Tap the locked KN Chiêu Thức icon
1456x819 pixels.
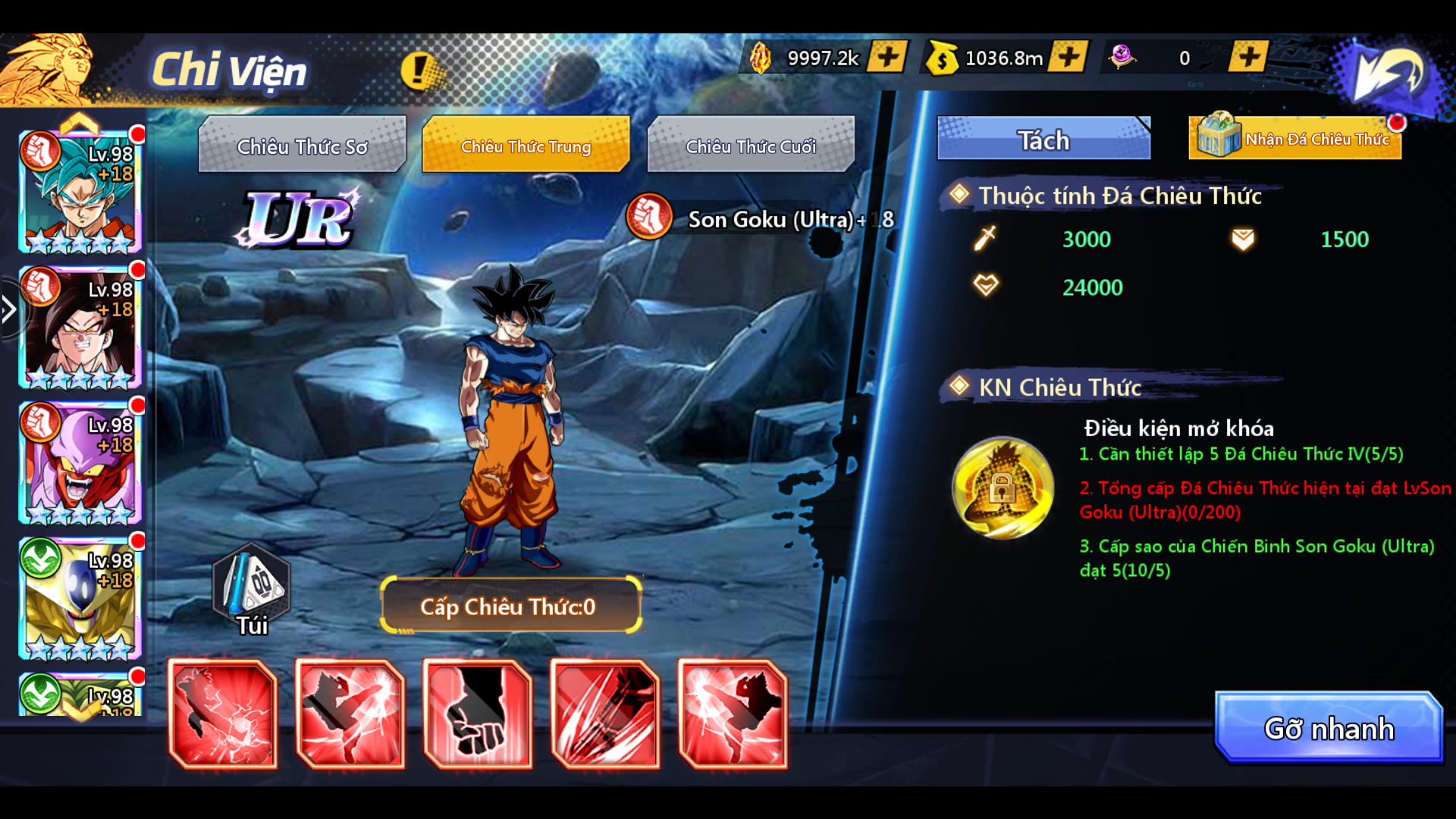click(1003, 488)
